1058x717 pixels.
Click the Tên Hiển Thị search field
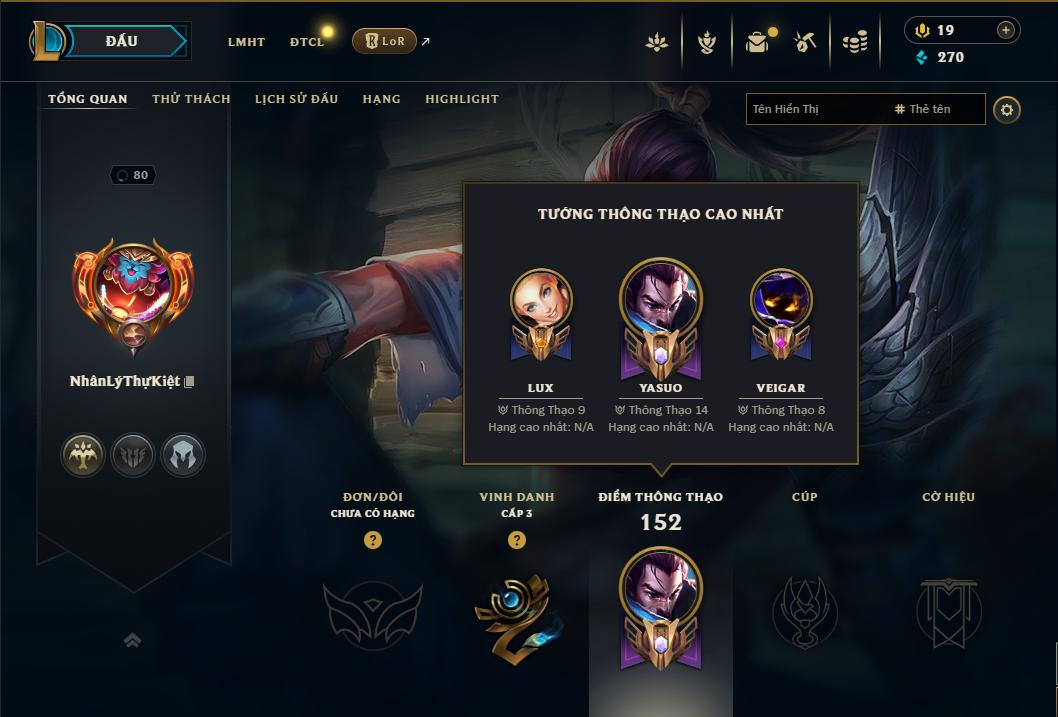click(x=815, y=109)
